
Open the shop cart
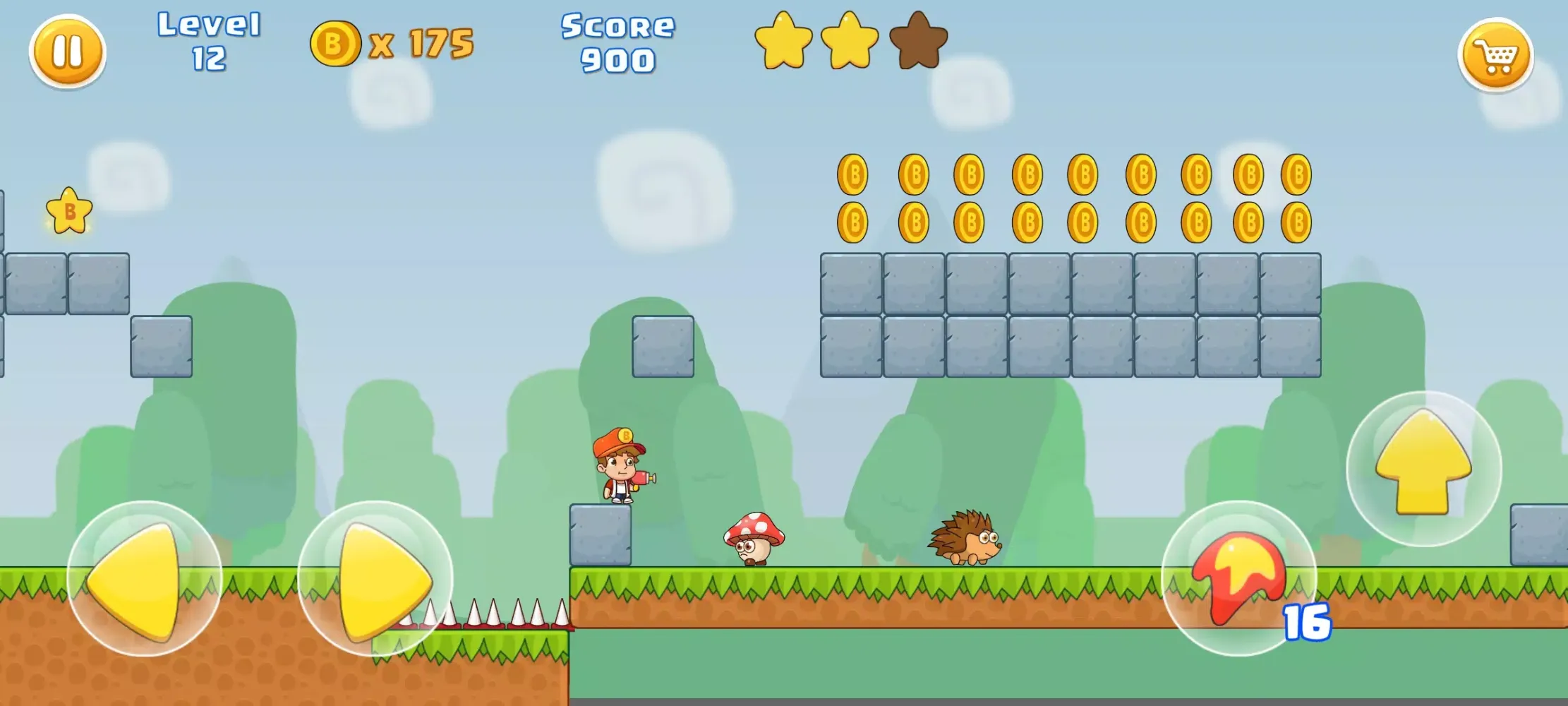coord(1495,55)
